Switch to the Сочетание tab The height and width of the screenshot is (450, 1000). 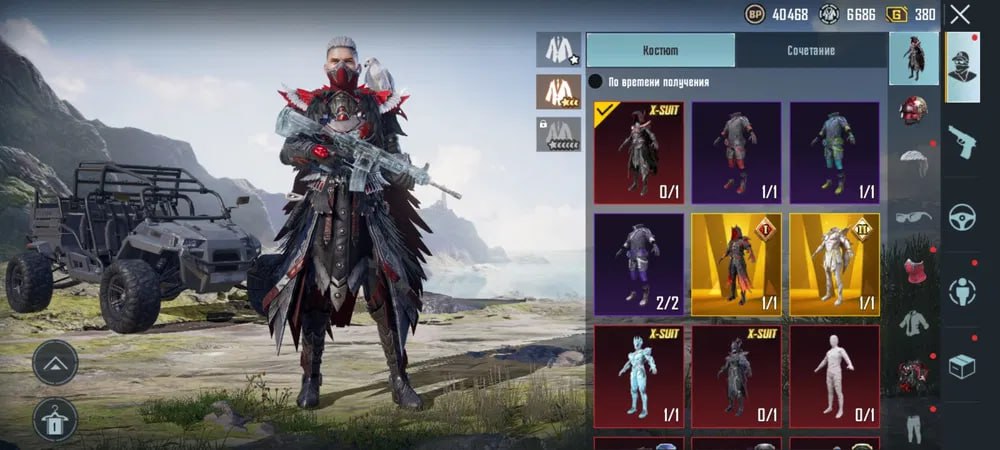pos(810,50)
